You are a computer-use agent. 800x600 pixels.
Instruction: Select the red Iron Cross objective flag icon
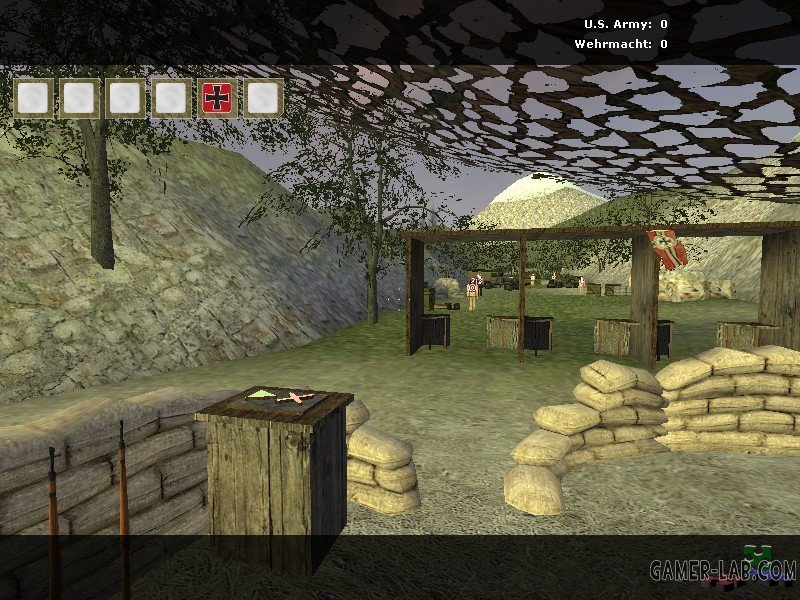(x=217, y=98)
